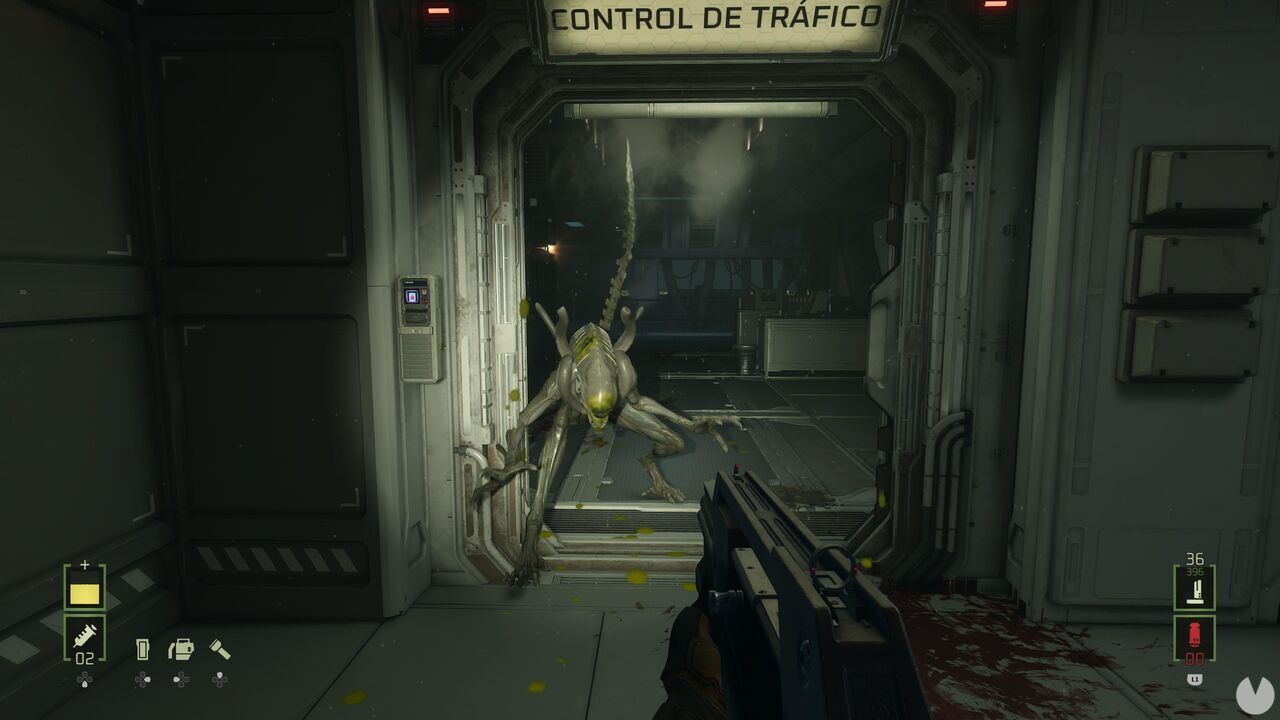Equip the welding torch tool icon

pyautogui.click(x=181, y=650)
